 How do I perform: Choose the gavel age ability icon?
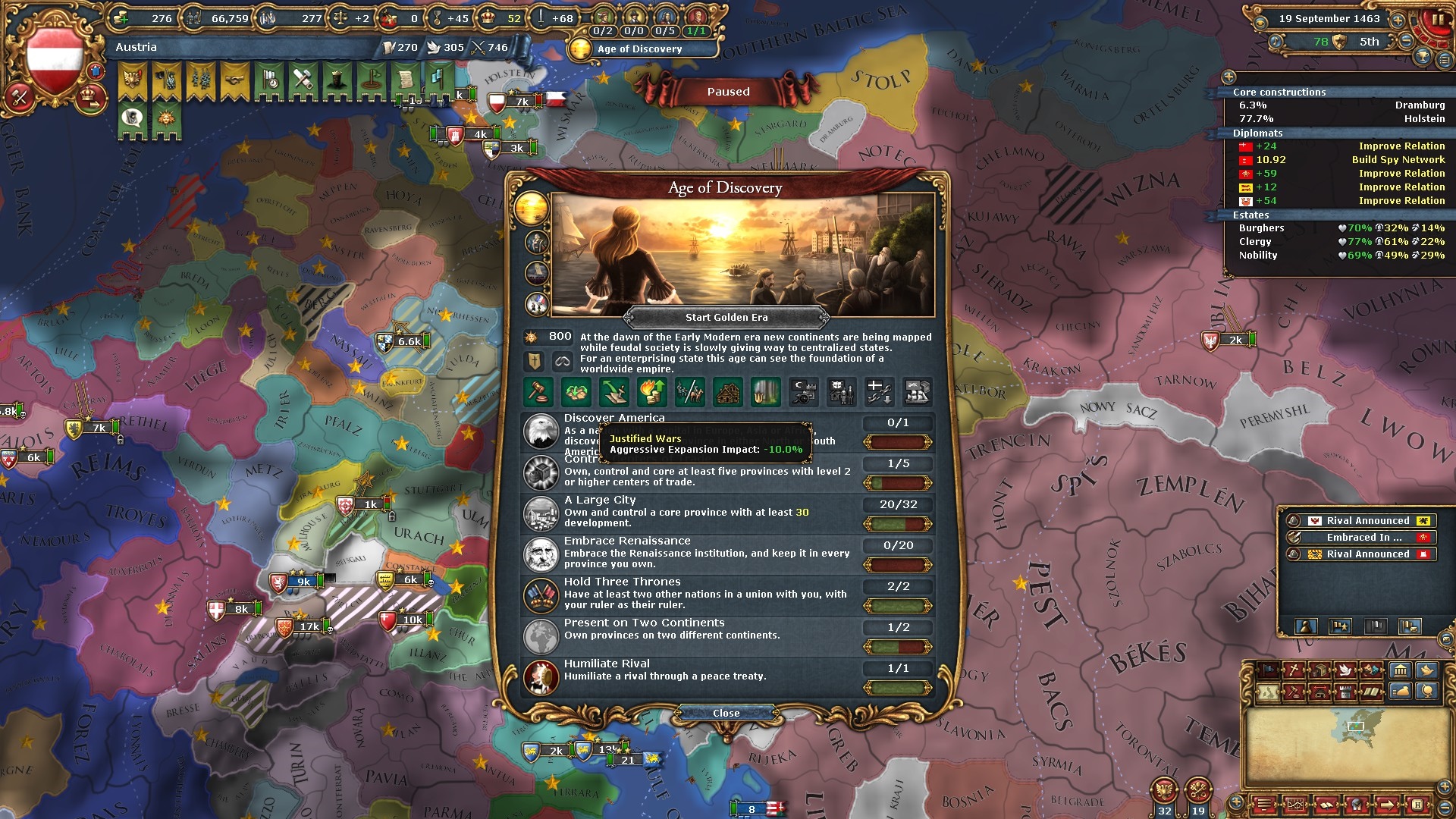(538, 392)
